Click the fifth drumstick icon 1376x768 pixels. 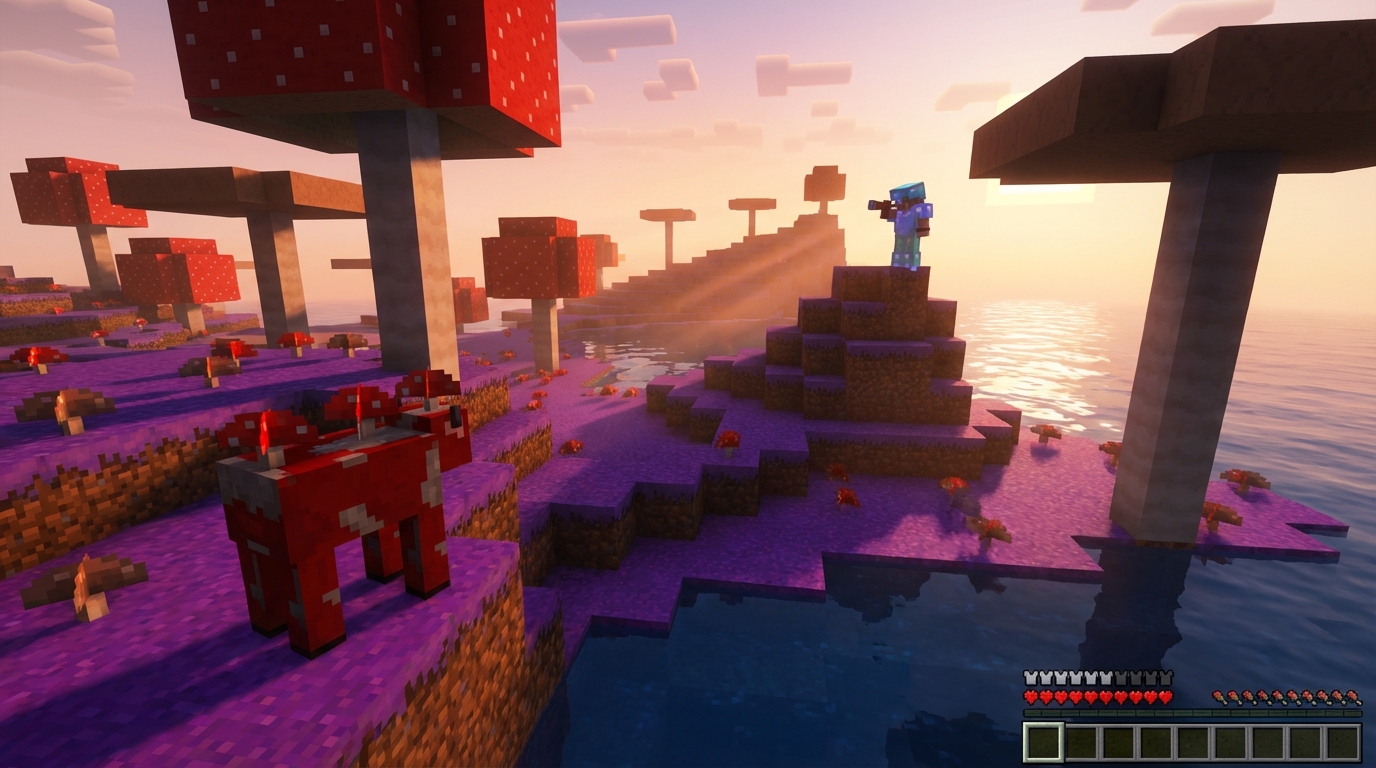point(1278,696)
